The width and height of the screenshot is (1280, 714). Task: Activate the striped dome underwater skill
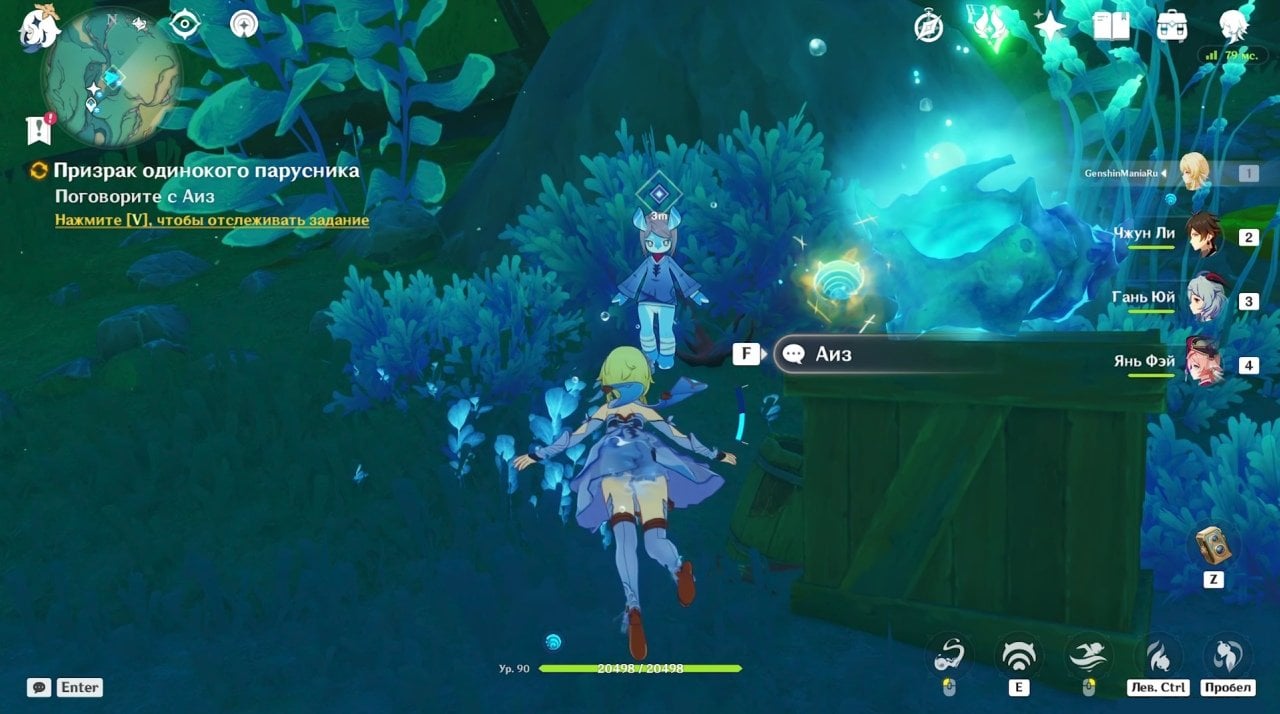(1018, 655)
